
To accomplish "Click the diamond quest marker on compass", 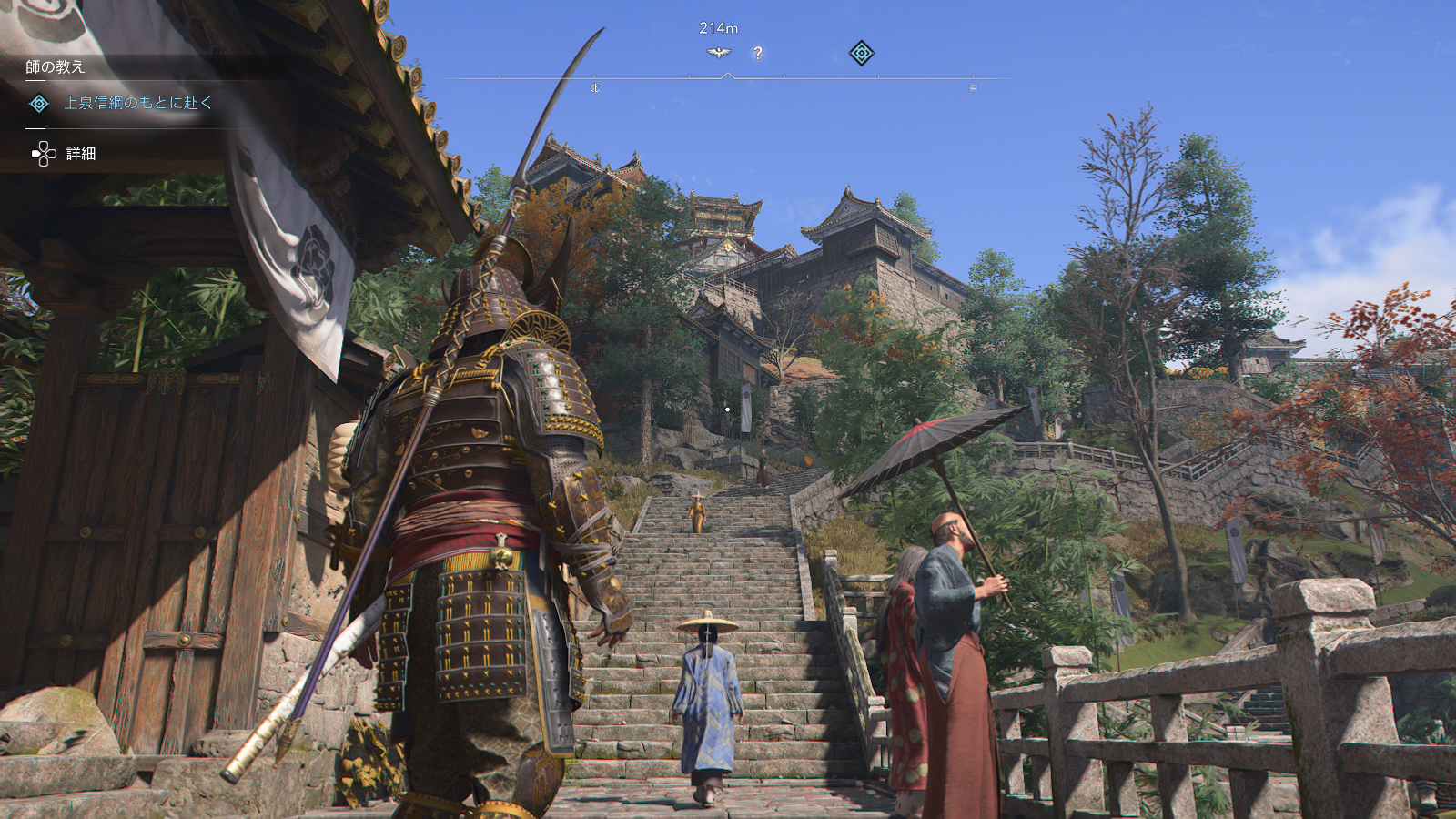I will click(861, 53).
